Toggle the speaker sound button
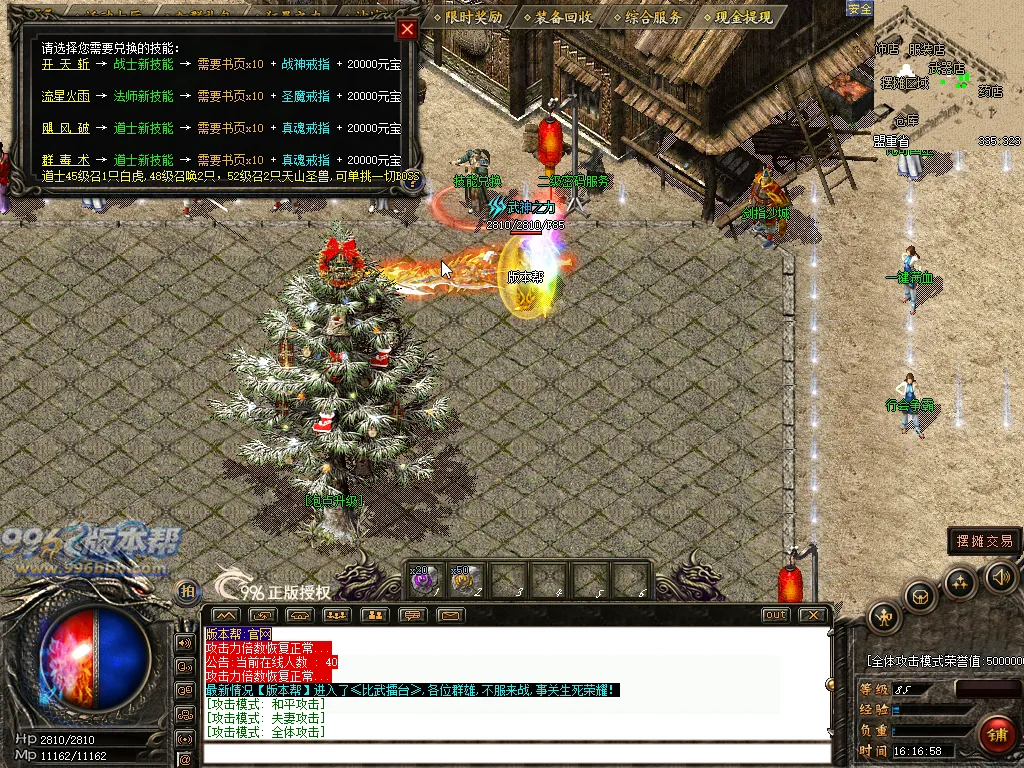Screen dimensions: 1024x768 point(1001,576)
